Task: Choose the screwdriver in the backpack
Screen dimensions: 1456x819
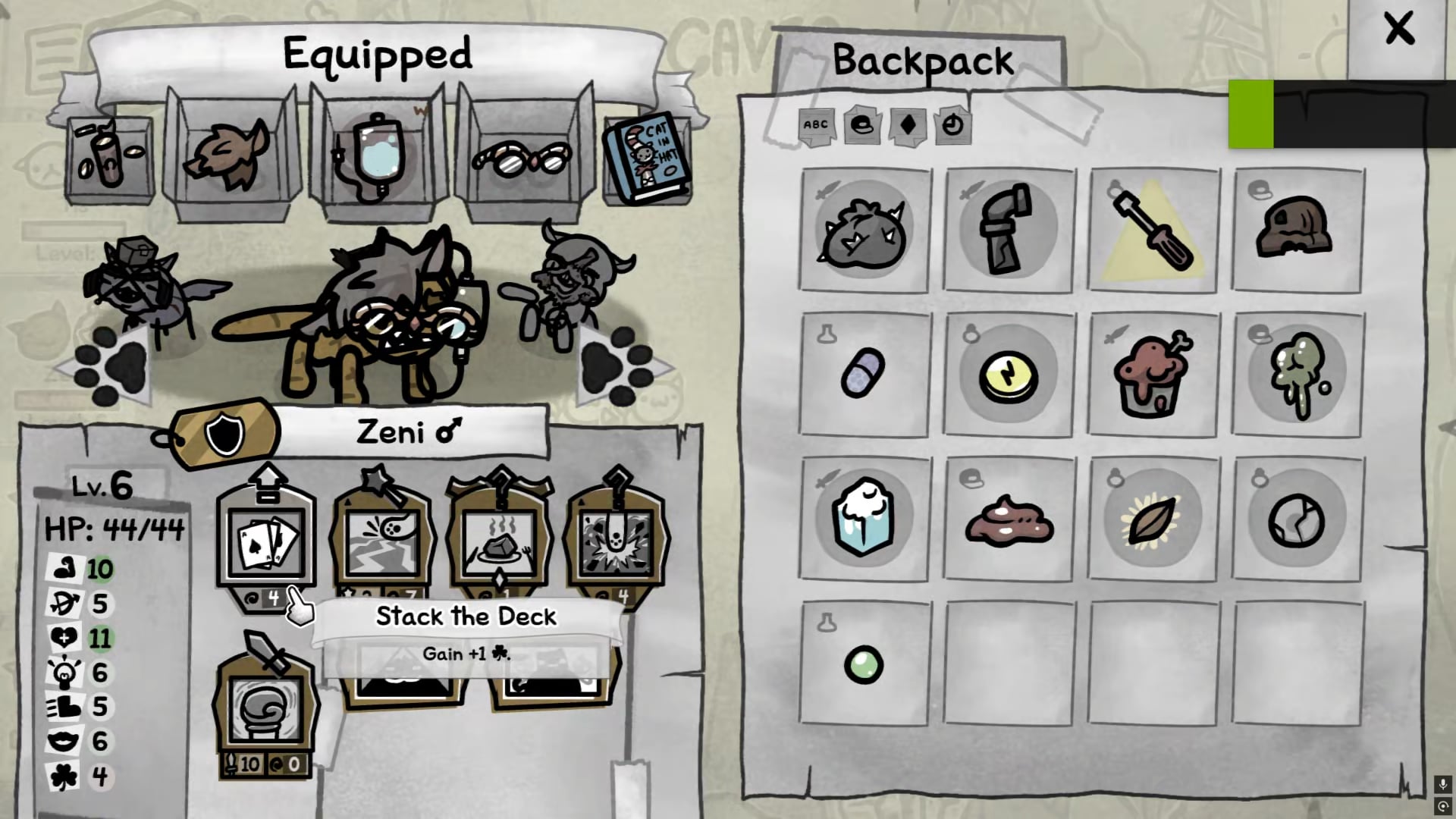Action: pos(1152,231)
